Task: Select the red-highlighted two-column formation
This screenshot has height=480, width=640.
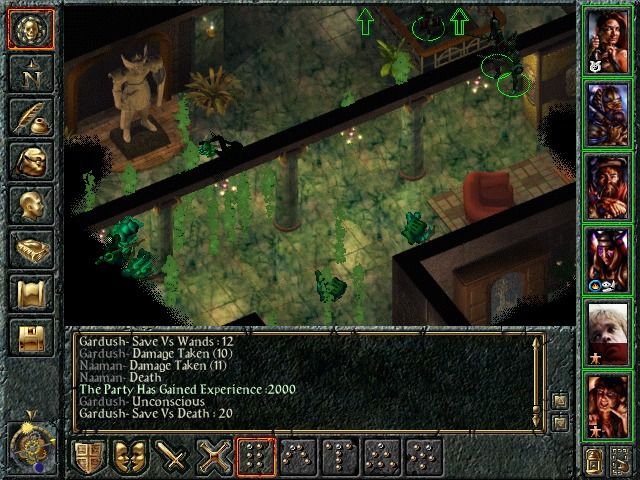Action: (256, 456)
